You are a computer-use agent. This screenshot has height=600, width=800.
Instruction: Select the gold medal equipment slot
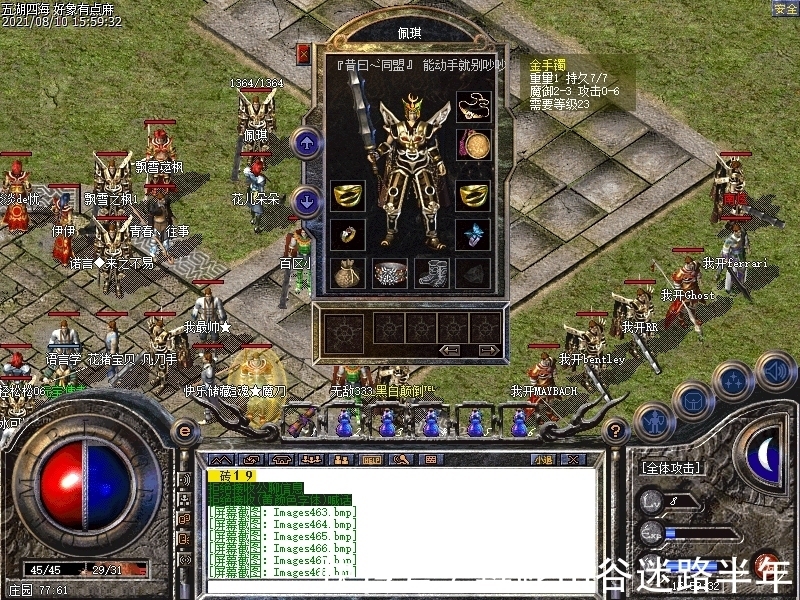click(x=472, y=144)
